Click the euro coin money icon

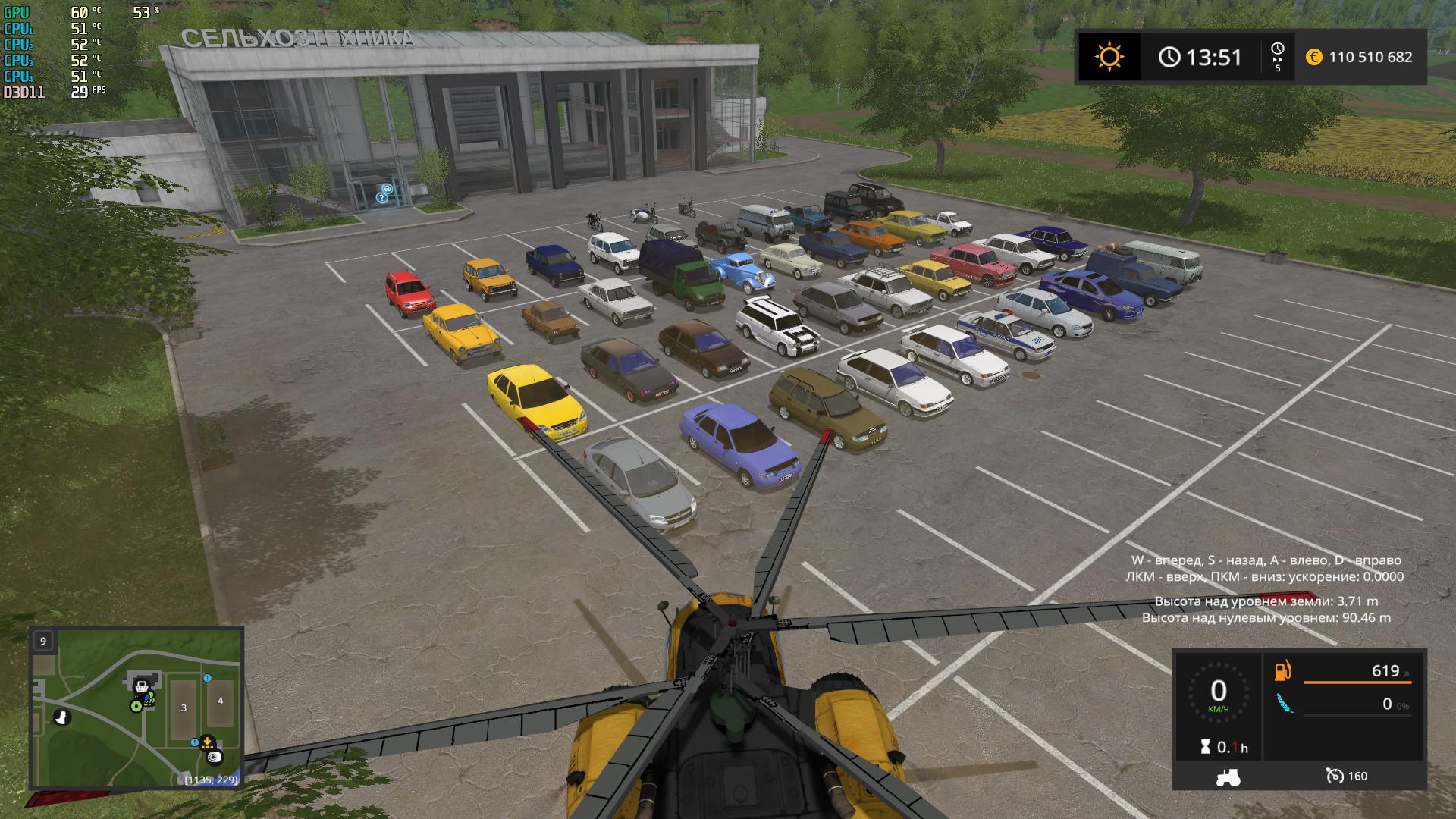(1314, 57)
